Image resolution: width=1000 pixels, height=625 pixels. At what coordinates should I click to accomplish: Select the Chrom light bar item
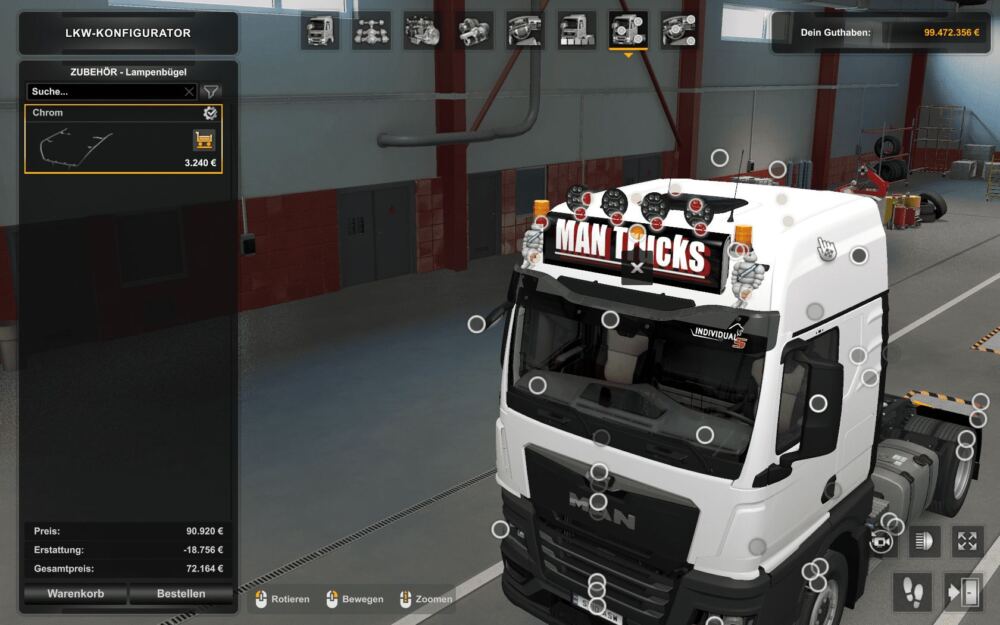pyautogui.click(x=110, y=140)
